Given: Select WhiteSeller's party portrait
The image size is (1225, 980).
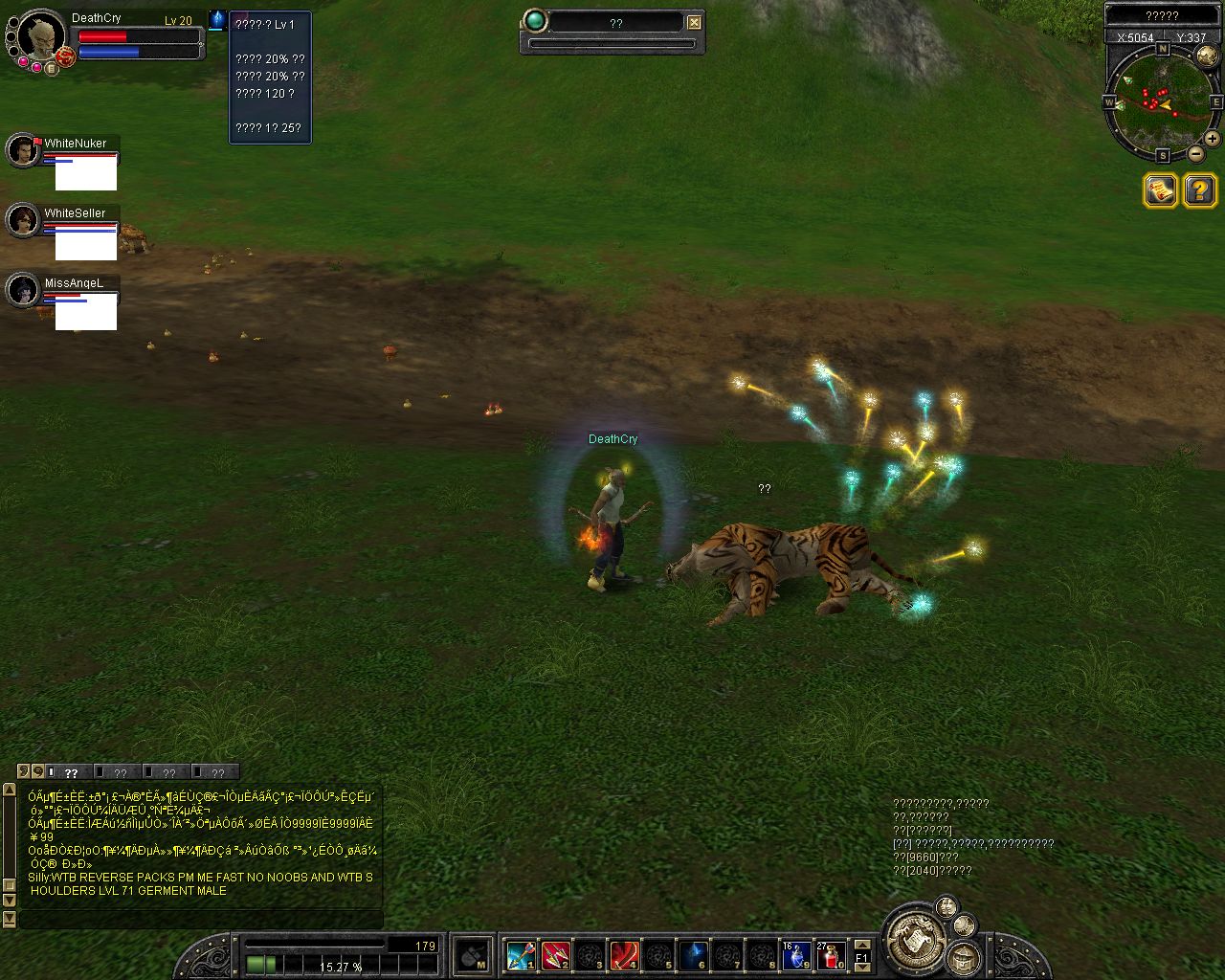Looking at the screenshot, I should click(22, 221).
